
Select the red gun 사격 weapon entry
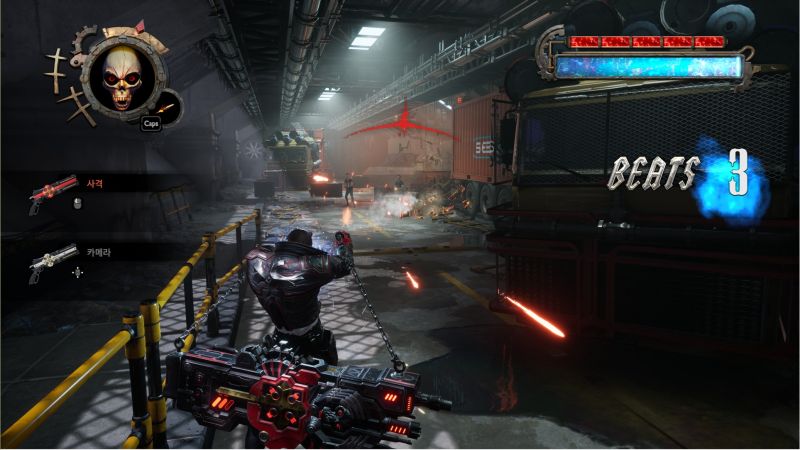coord(55,190)
